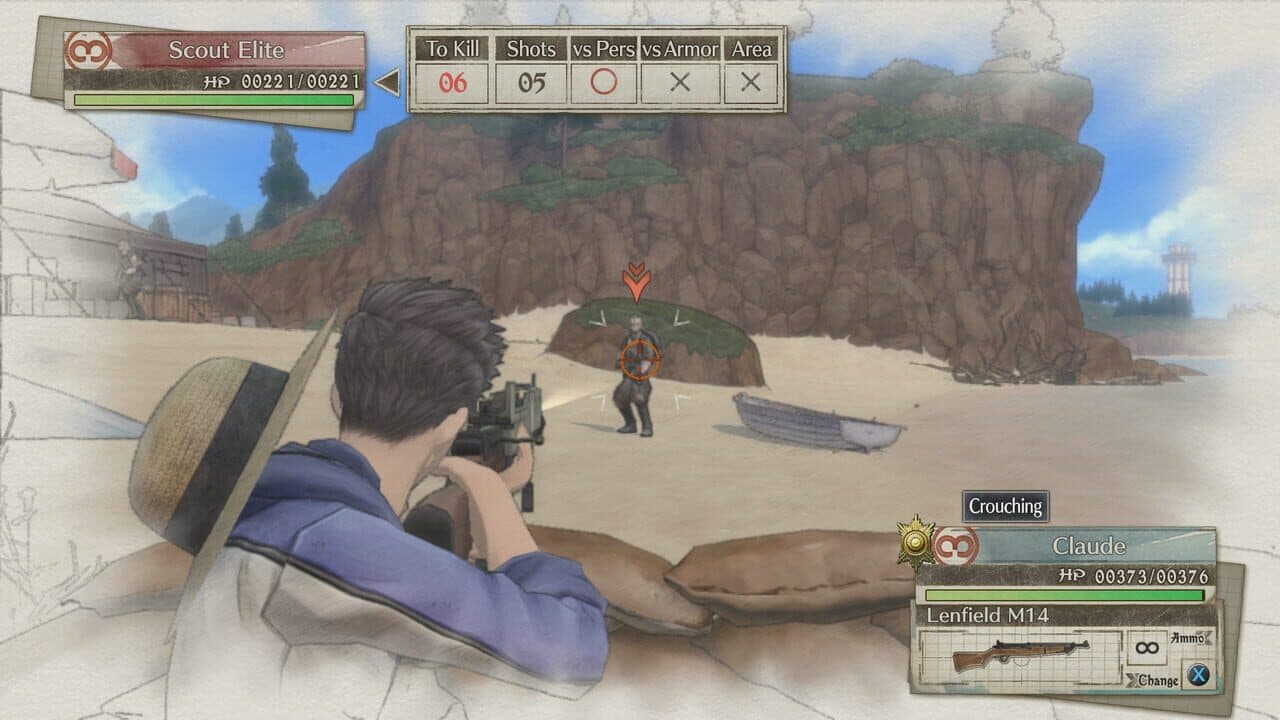Click Claude's red CP emblem
Image resolution: width=1280 pixels, height=720 pixels.
pyautogui.click(x=956, y=544)
